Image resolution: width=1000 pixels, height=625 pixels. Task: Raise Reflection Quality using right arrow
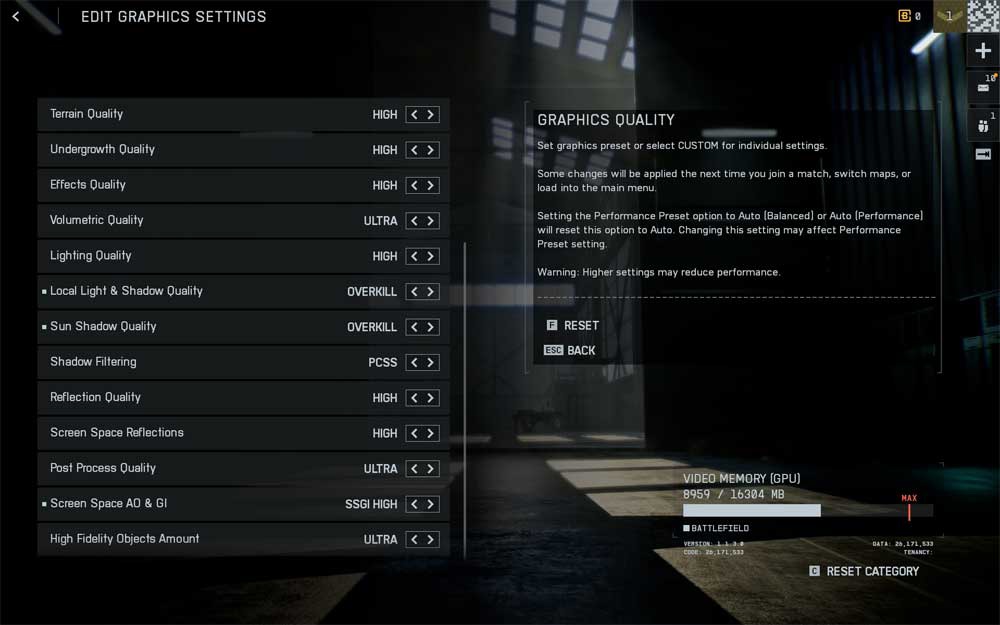pyautogui.click(x=431, y=398)
